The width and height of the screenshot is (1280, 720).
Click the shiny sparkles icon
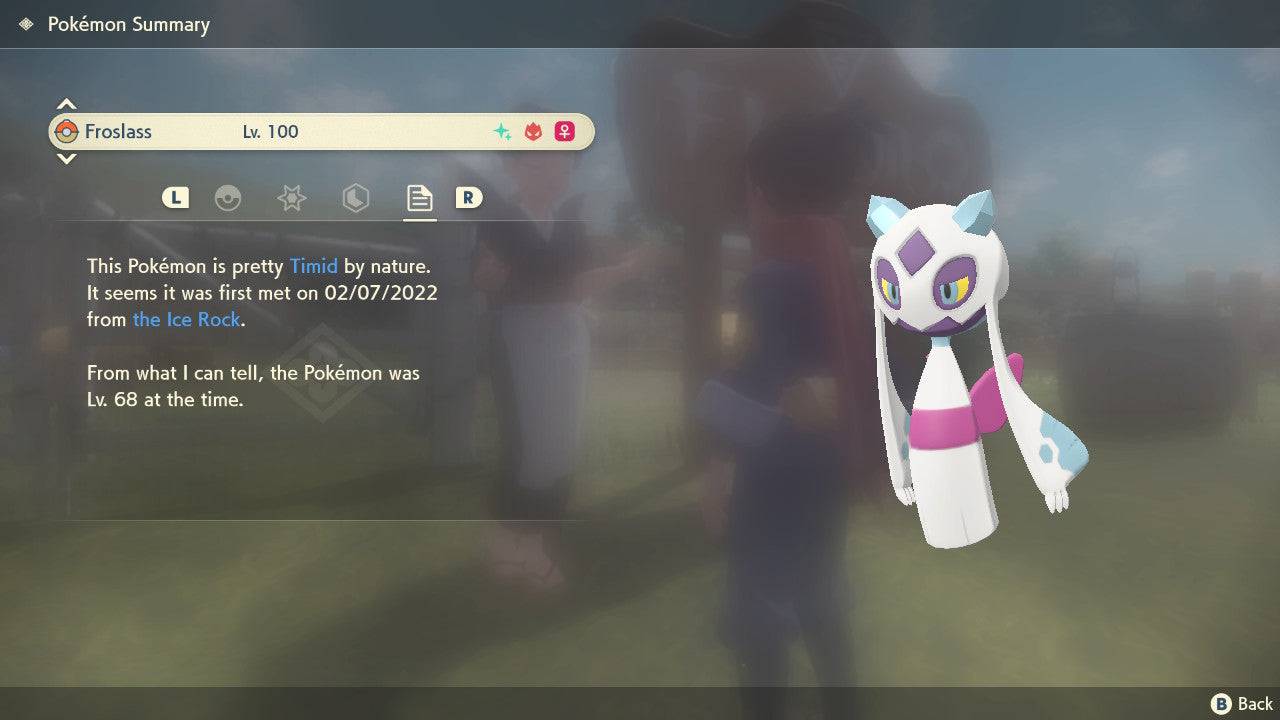pyautogui.click(x=502, y=131)
